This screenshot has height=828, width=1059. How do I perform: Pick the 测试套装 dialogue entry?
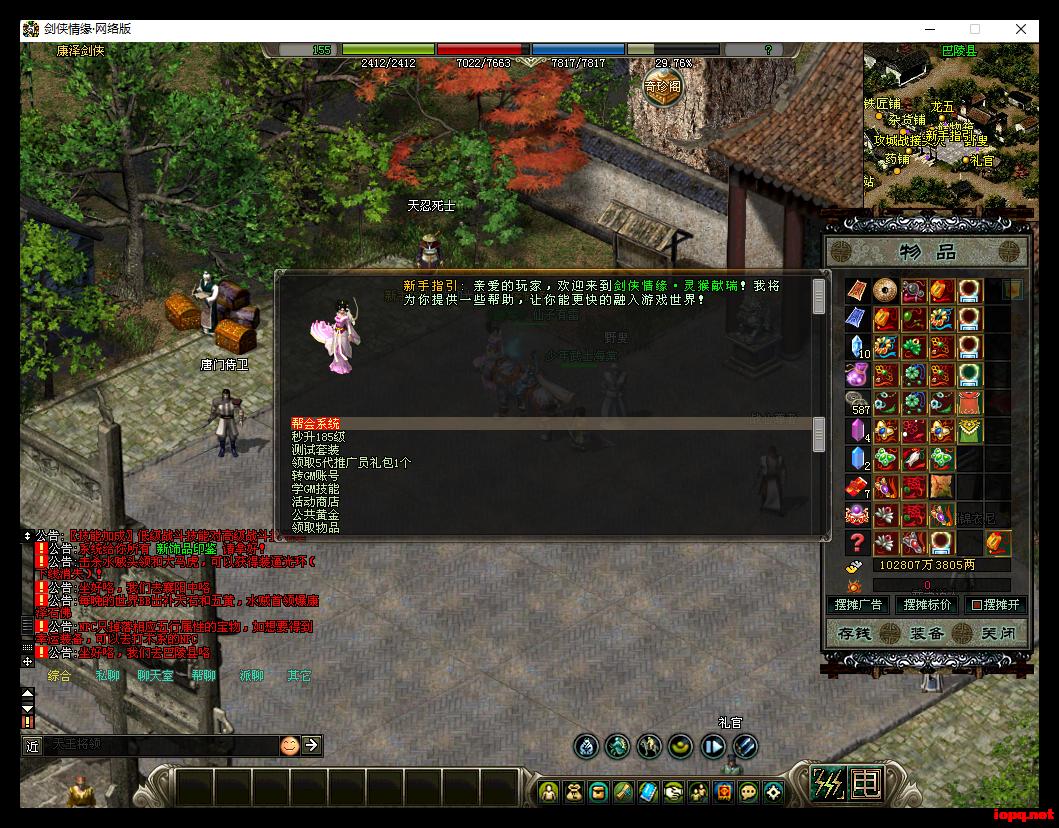click(316, 450)
